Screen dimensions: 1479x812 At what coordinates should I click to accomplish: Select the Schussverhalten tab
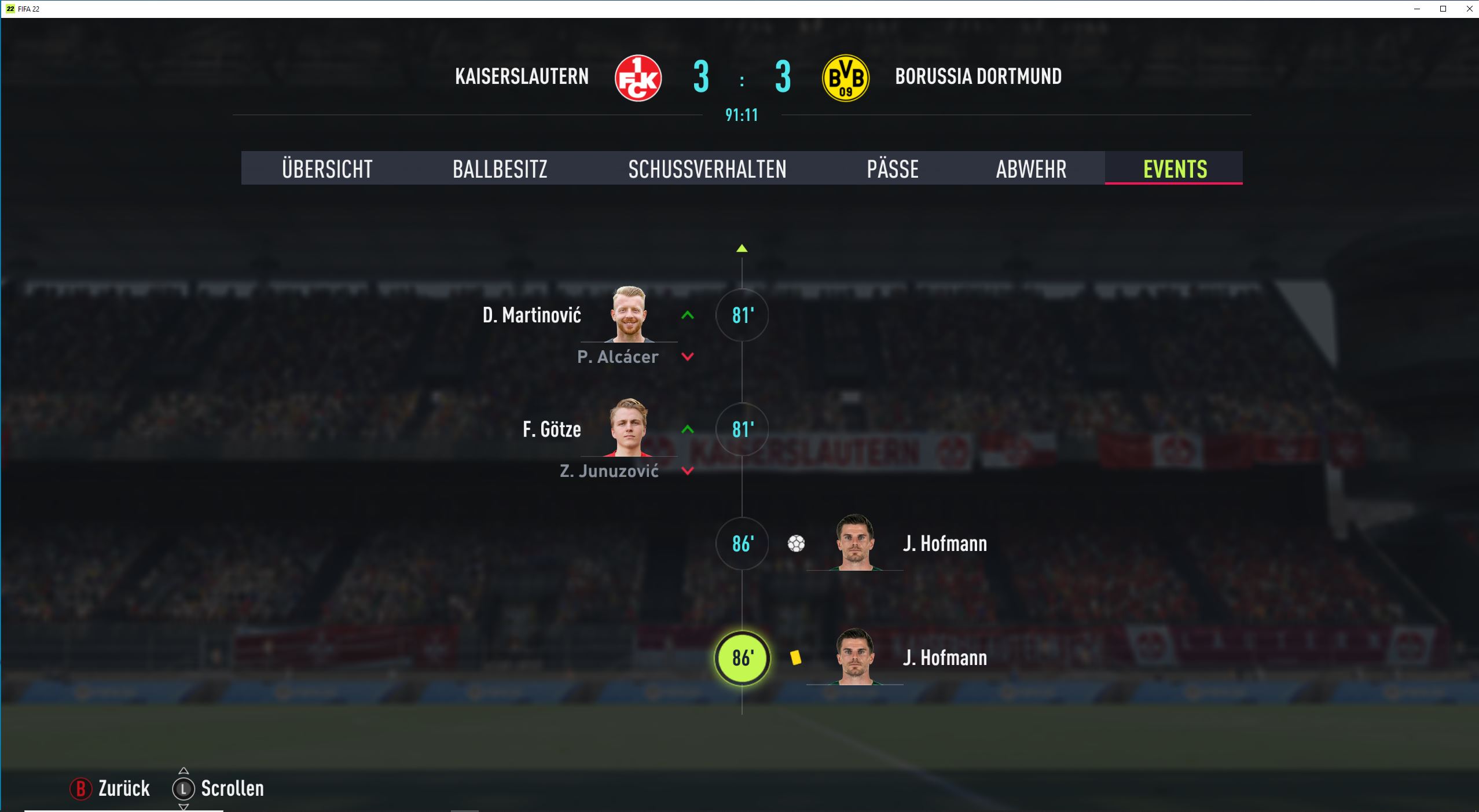pos(707,168)
